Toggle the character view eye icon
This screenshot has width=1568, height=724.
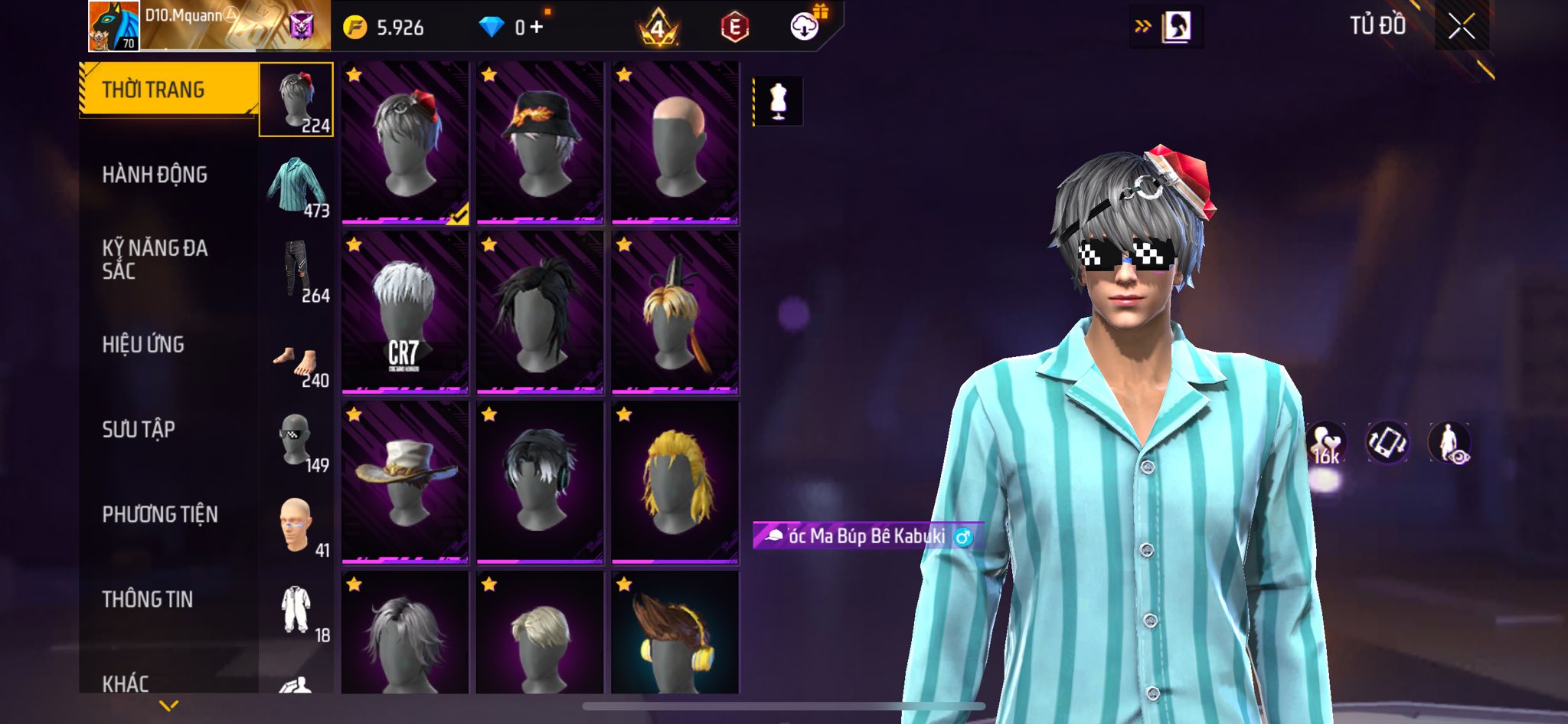point(1449,444)
